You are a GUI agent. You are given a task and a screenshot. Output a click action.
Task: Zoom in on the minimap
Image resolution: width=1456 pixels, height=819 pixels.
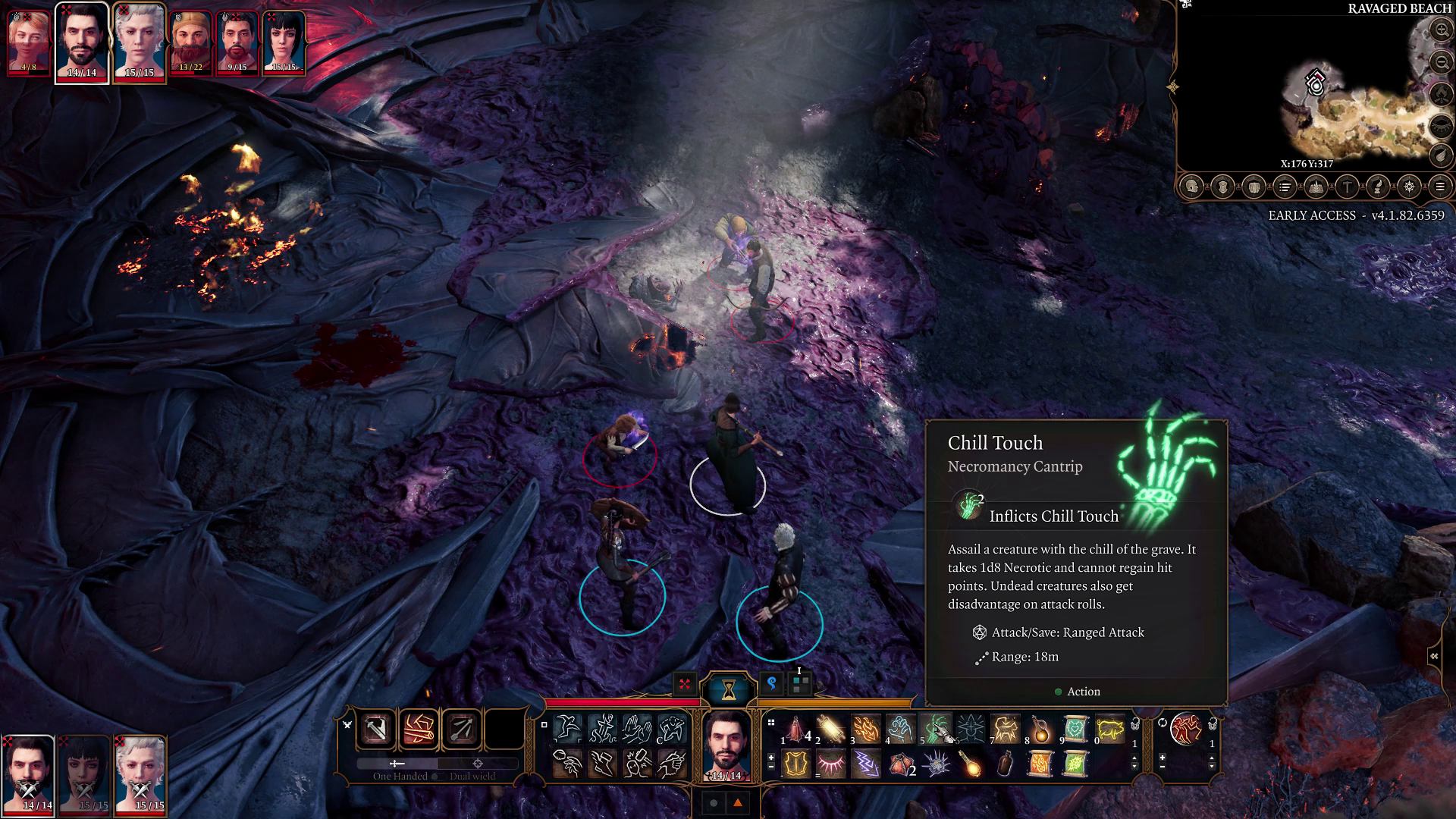(1441, 30)
